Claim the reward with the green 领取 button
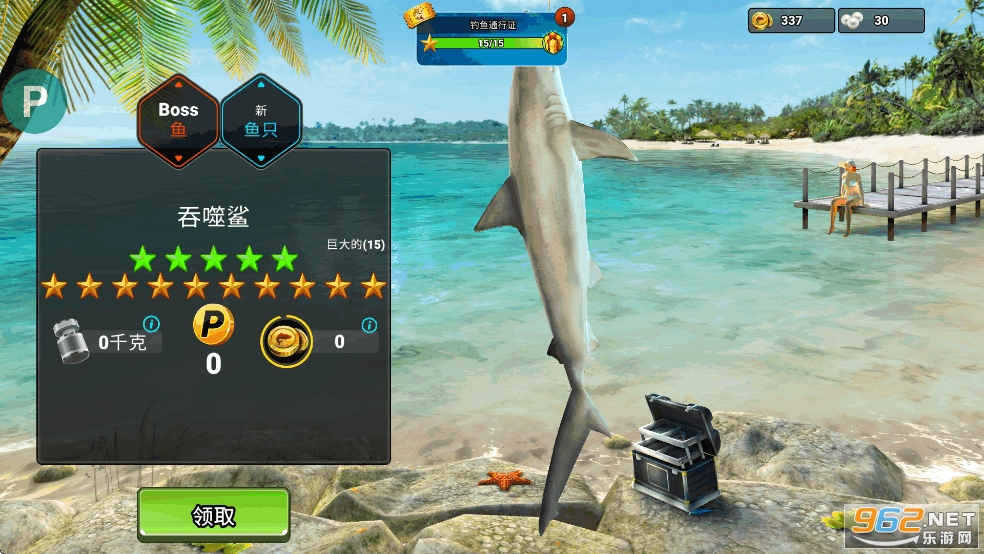 [x=213, y=515]
